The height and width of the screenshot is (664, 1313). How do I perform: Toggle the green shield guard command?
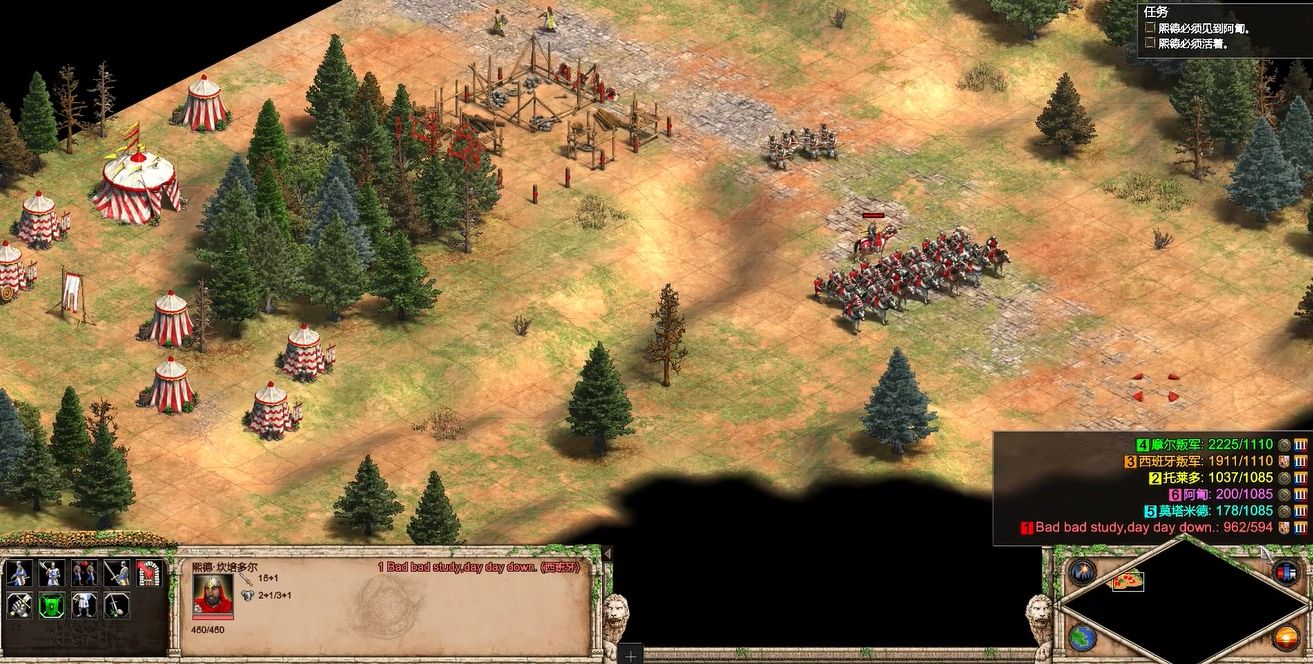pos(52,605)
